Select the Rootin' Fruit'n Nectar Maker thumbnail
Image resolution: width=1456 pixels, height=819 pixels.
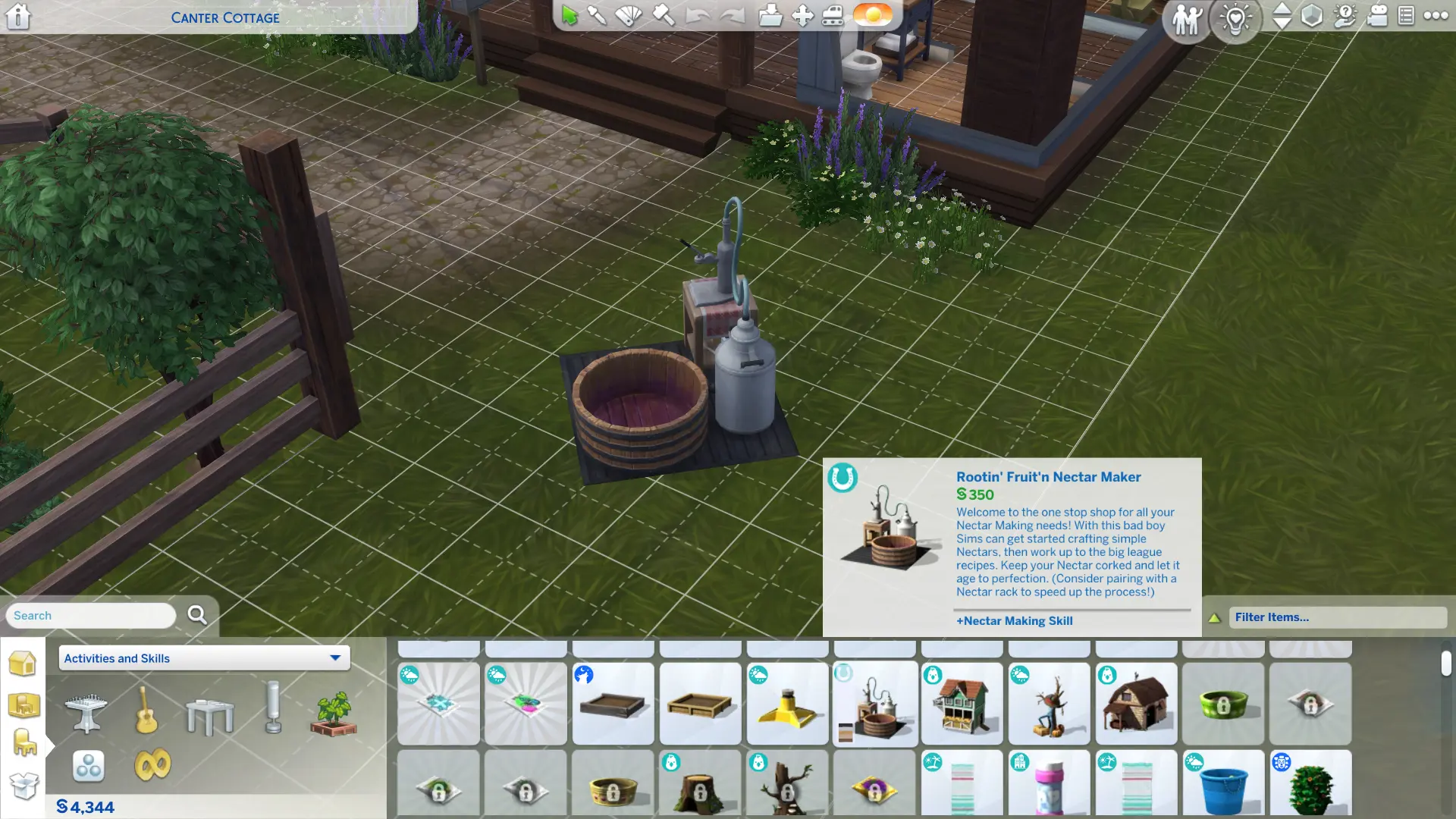click(874, 704)
